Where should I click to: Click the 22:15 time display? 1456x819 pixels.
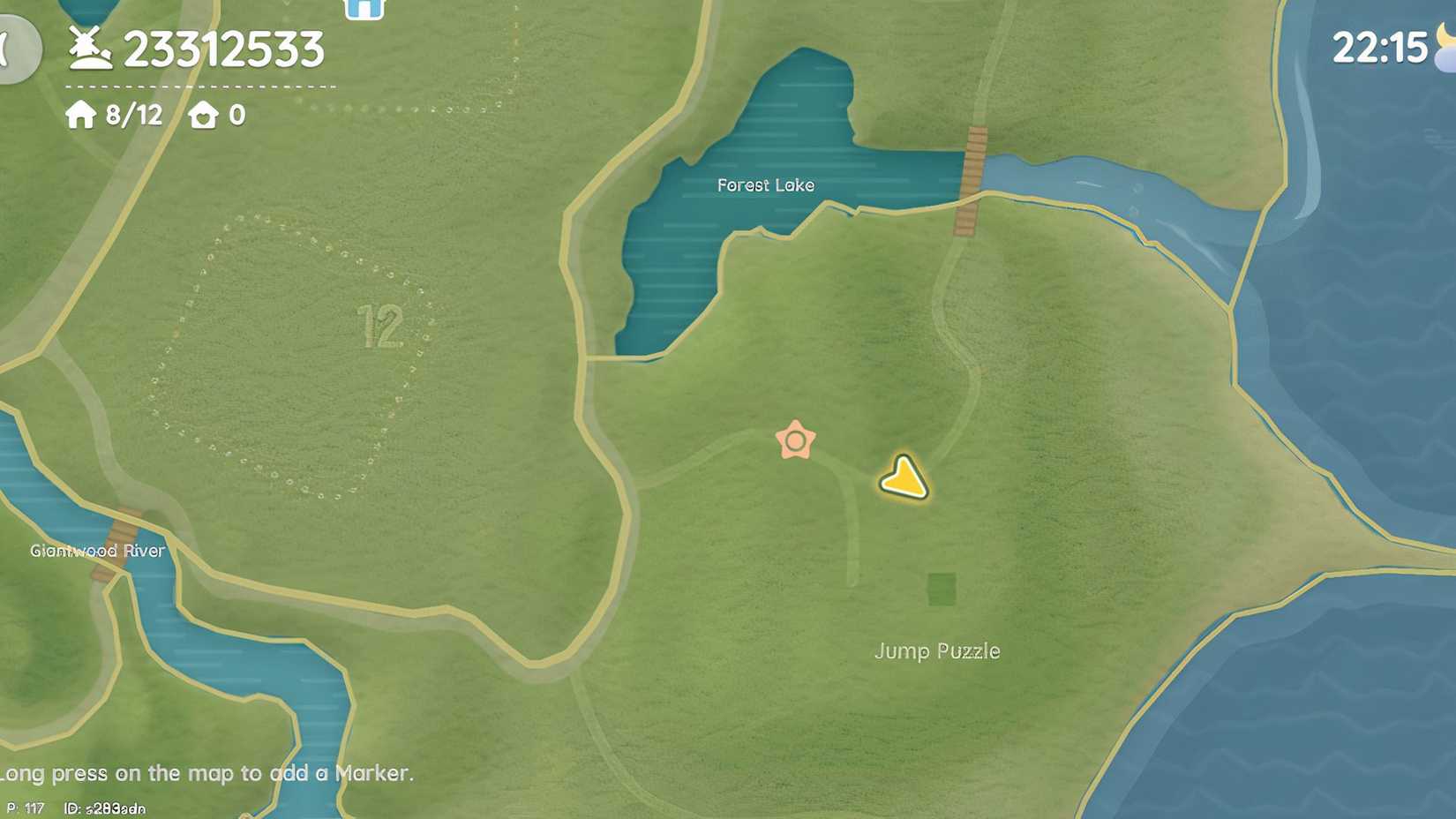pyautogui.click(x=1379, y=49)
